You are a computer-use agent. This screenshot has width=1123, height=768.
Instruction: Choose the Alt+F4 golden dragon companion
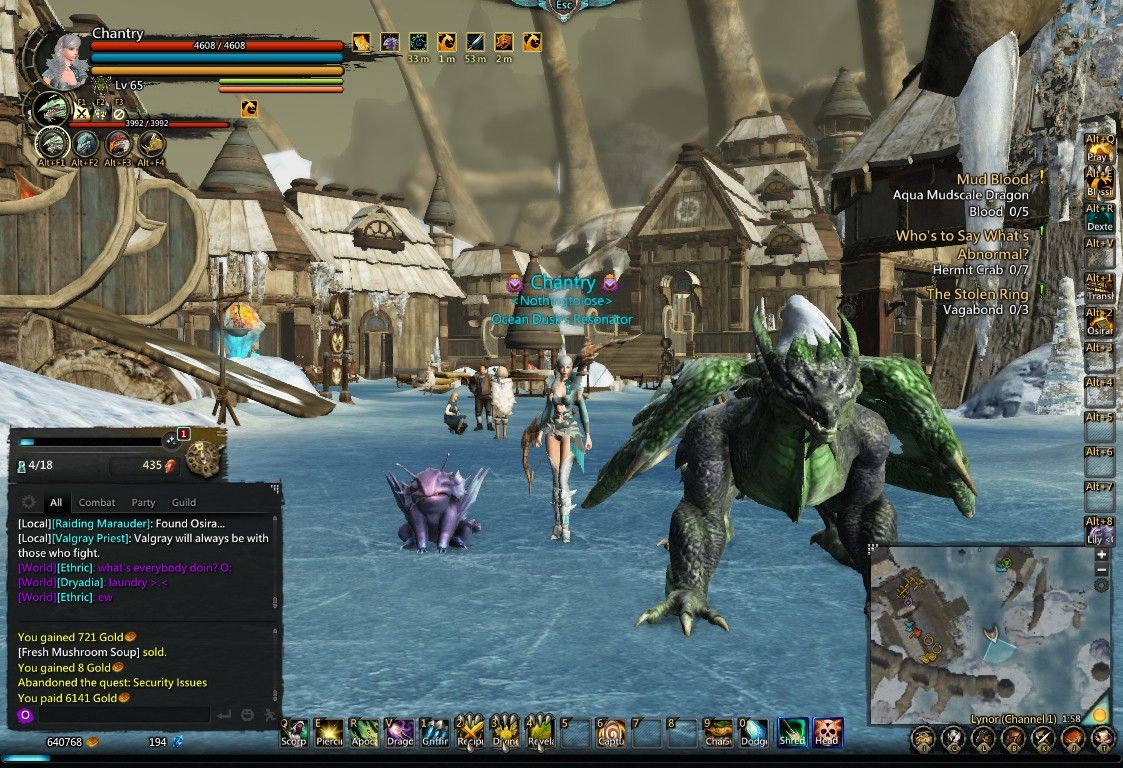pos(151,144)
